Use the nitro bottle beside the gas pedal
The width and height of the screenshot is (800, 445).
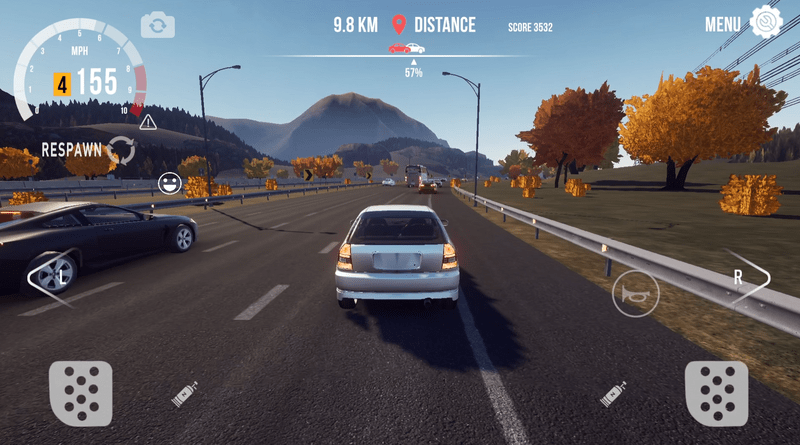point(612,394)
